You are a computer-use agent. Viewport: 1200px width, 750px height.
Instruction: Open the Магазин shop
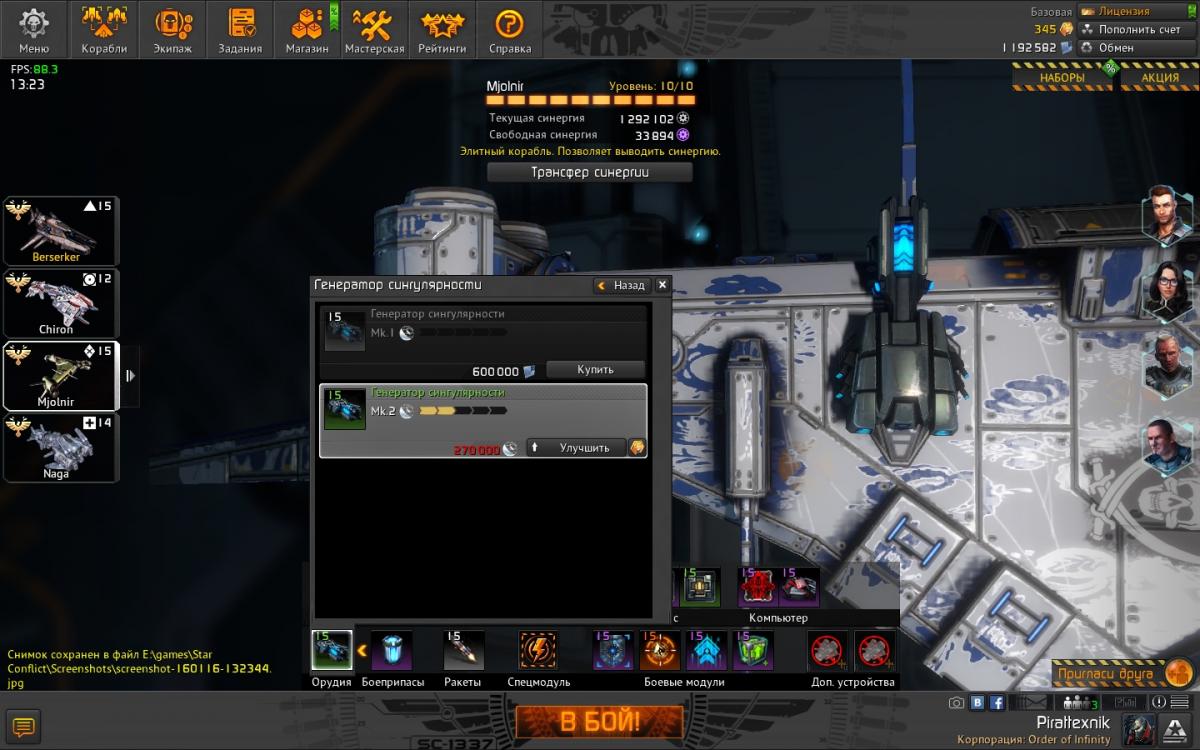[307, 30]
